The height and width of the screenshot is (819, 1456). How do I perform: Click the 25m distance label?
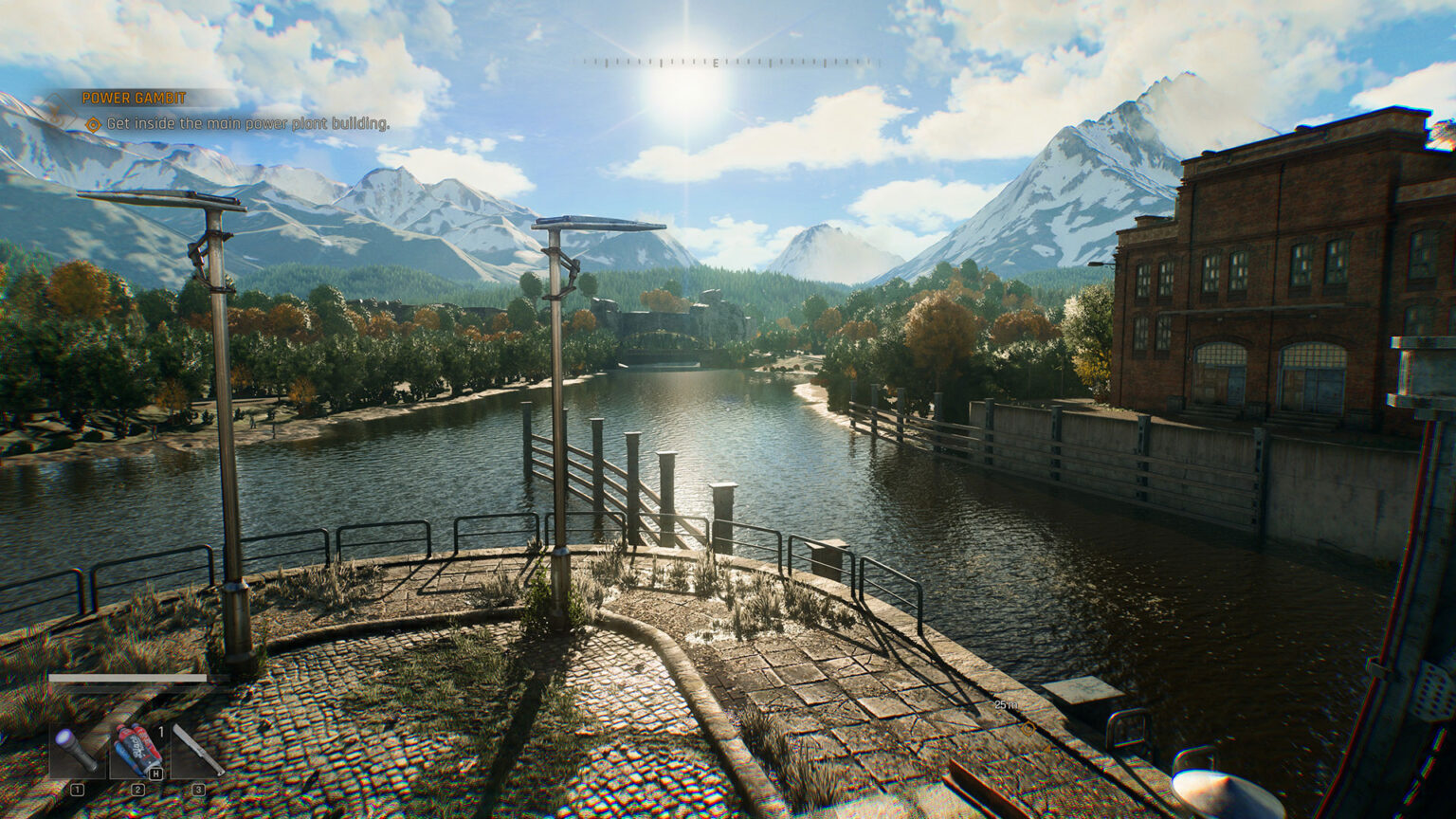(1007, 704)
